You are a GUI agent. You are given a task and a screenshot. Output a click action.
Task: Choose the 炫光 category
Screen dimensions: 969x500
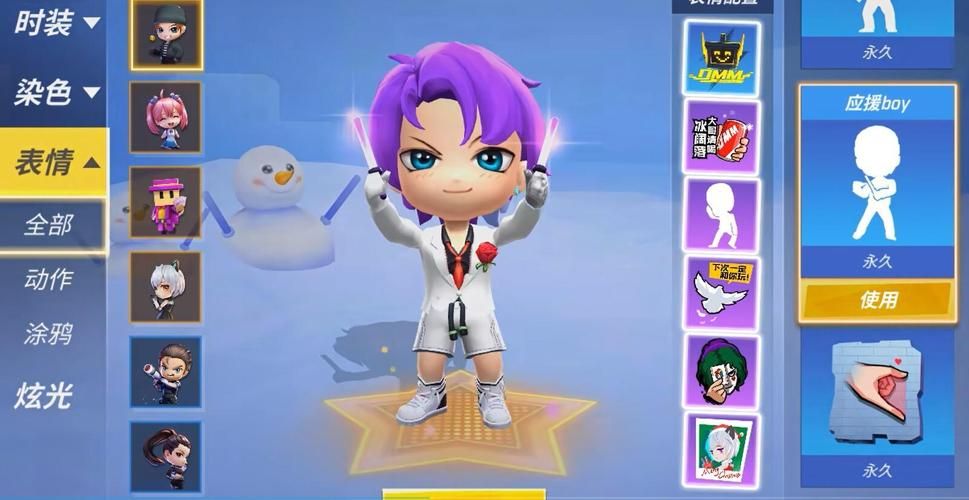[x=45, y=396]
